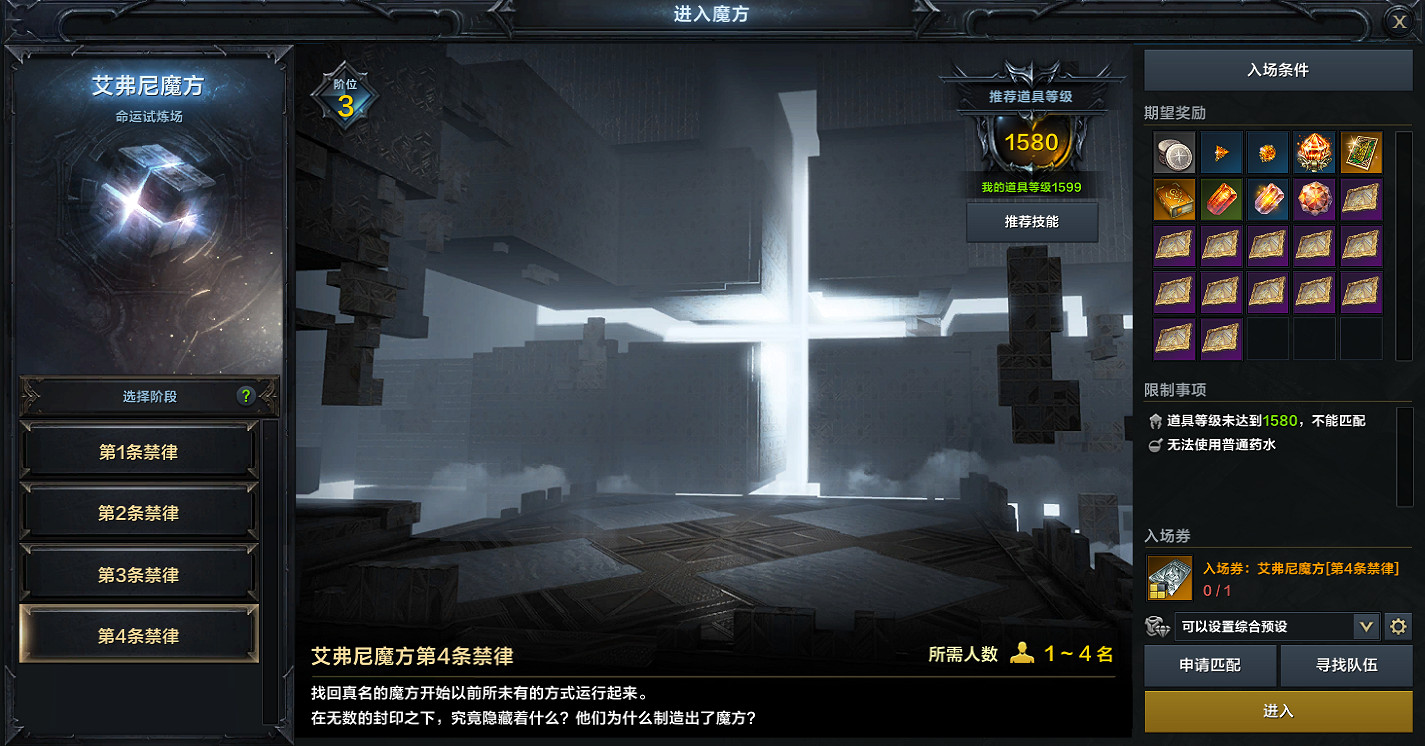Click the silver coin reward icon

pyautogui.click(x=1174, y=152)
